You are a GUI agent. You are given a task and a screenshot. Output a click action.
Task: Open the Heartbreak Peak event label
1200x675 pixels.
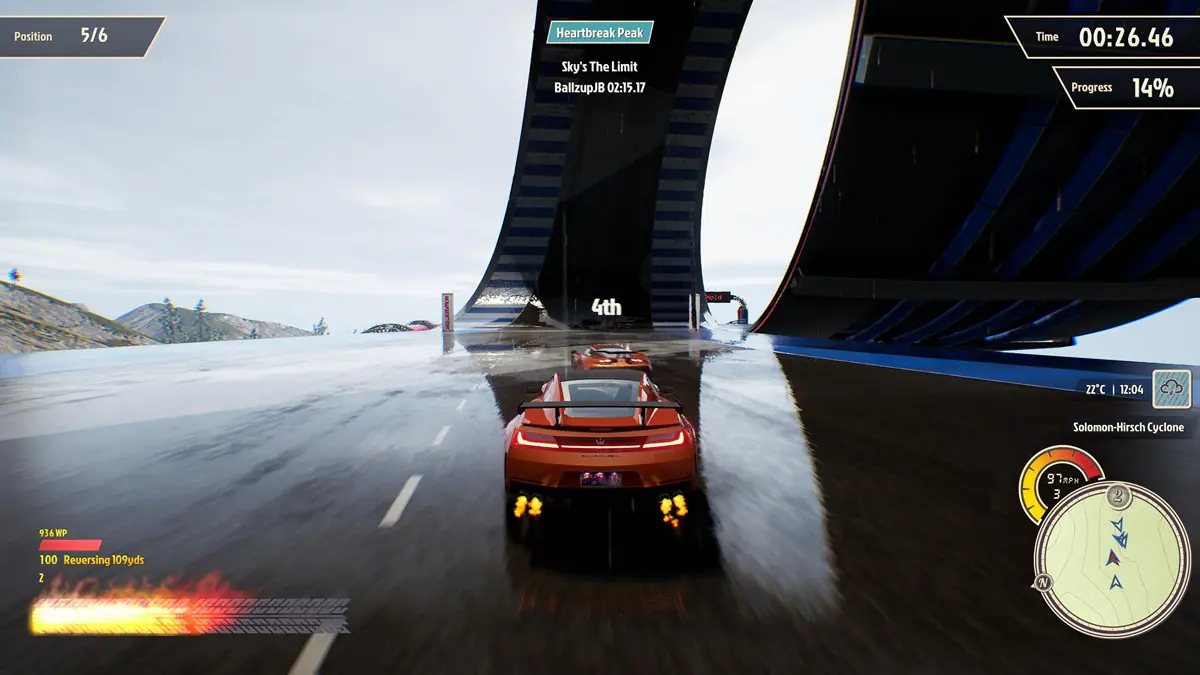click(600, 33)
